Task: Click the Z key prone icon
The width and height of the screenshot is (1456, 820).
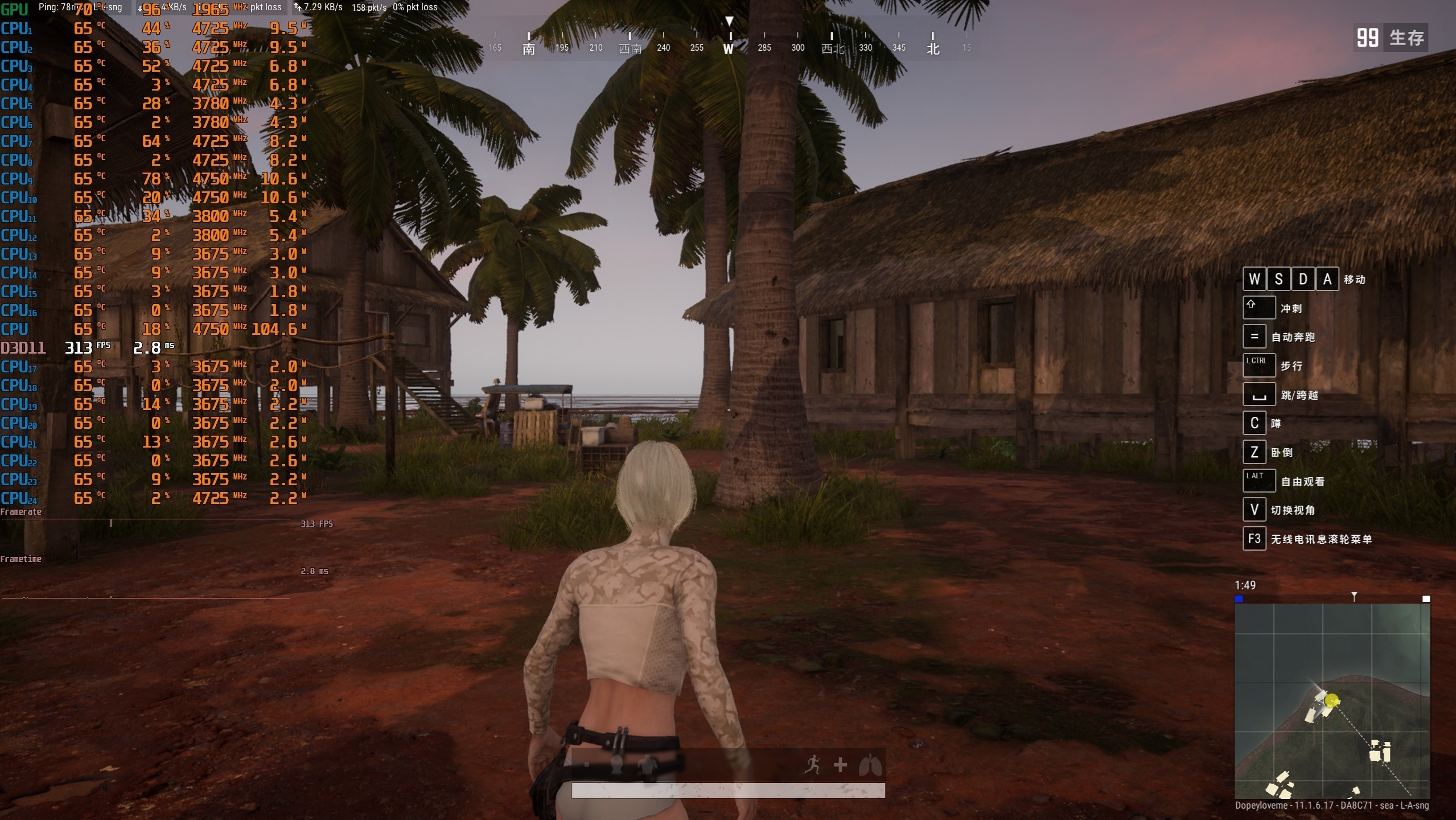Action: (1254, 452)
